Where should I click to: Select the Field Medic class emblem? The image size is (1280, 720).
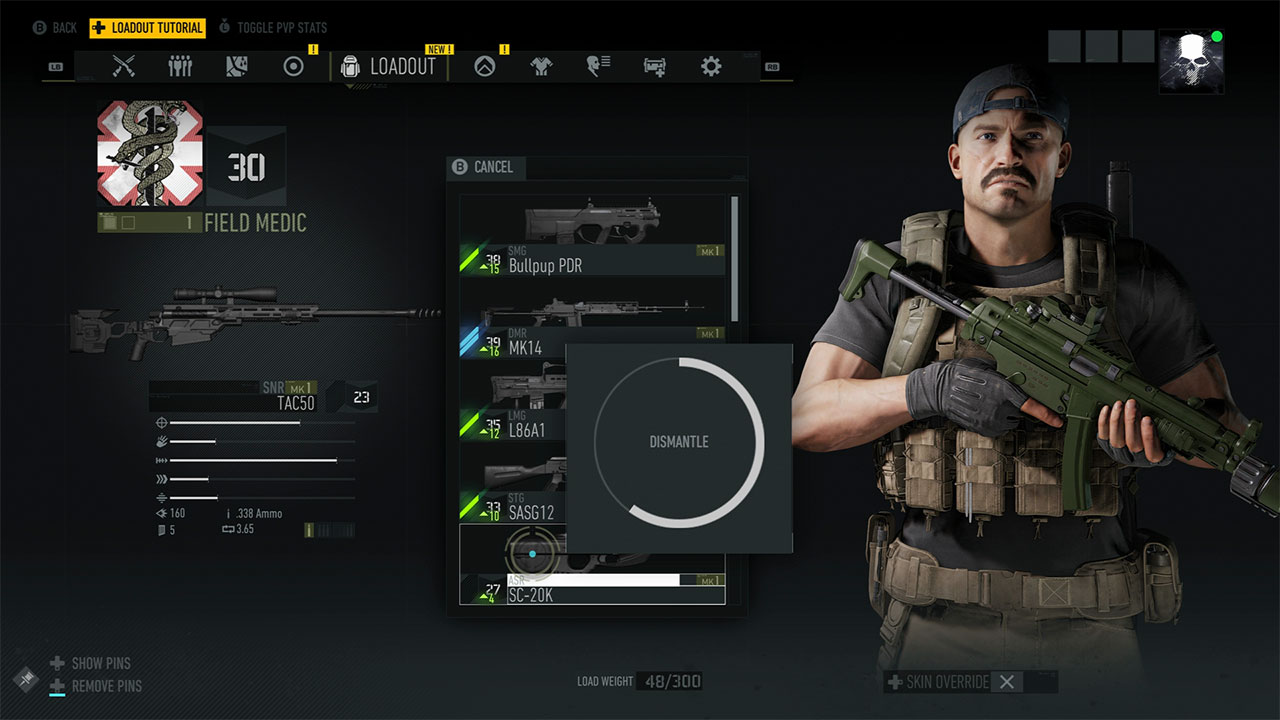pos(150,152)
